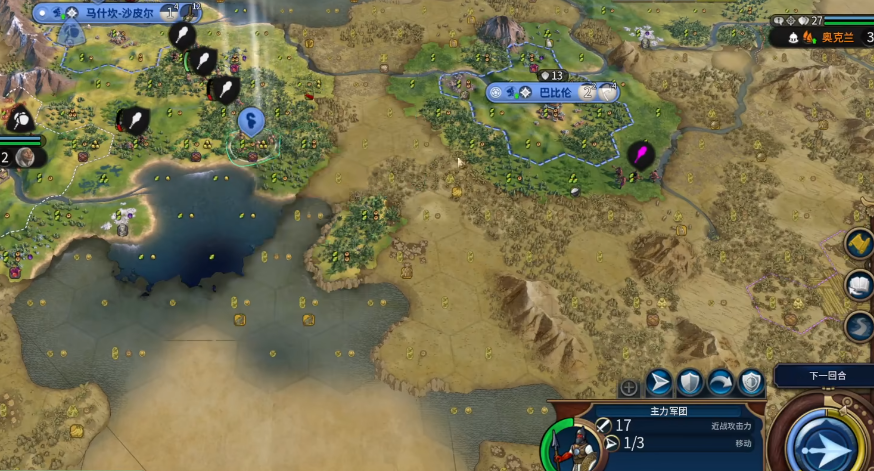Viewport: 874px width, 471px height.
Task: Open the yellow flag side panel button
Action: click(x=859, y=244)
